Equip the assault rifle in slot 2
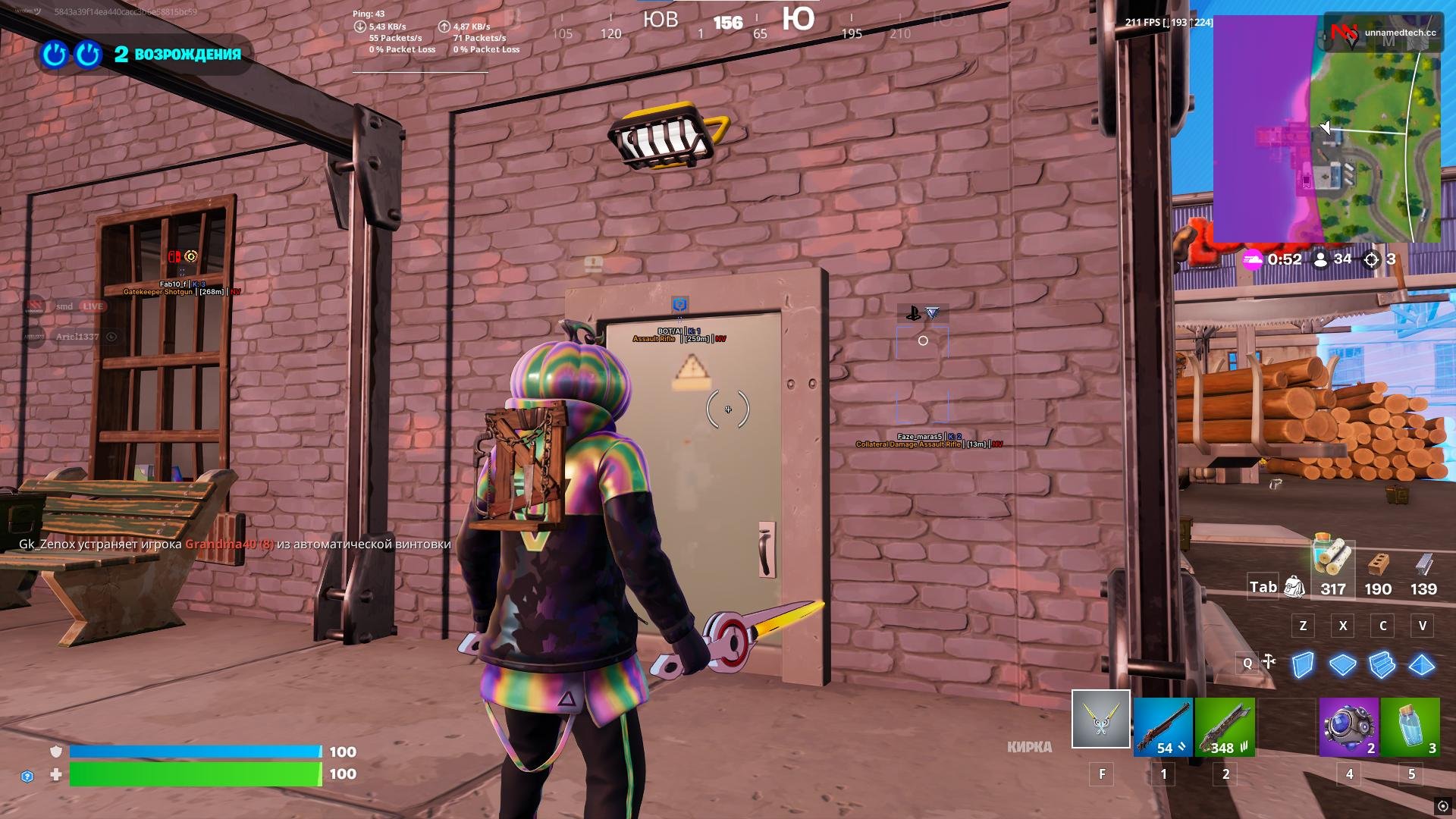This screenshot has width=1456, height=819. pos(1225,726)
